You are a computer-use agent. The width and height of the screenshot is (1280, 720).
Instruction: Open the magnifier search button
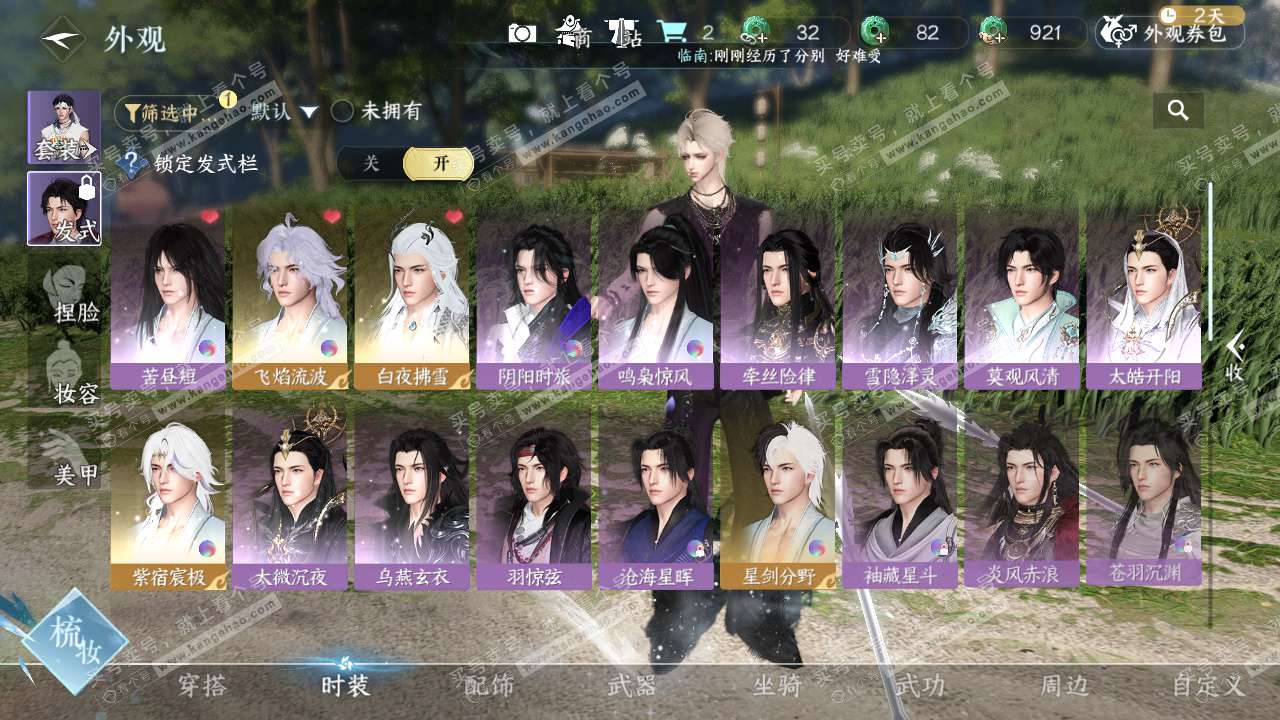pos(1178,111)
